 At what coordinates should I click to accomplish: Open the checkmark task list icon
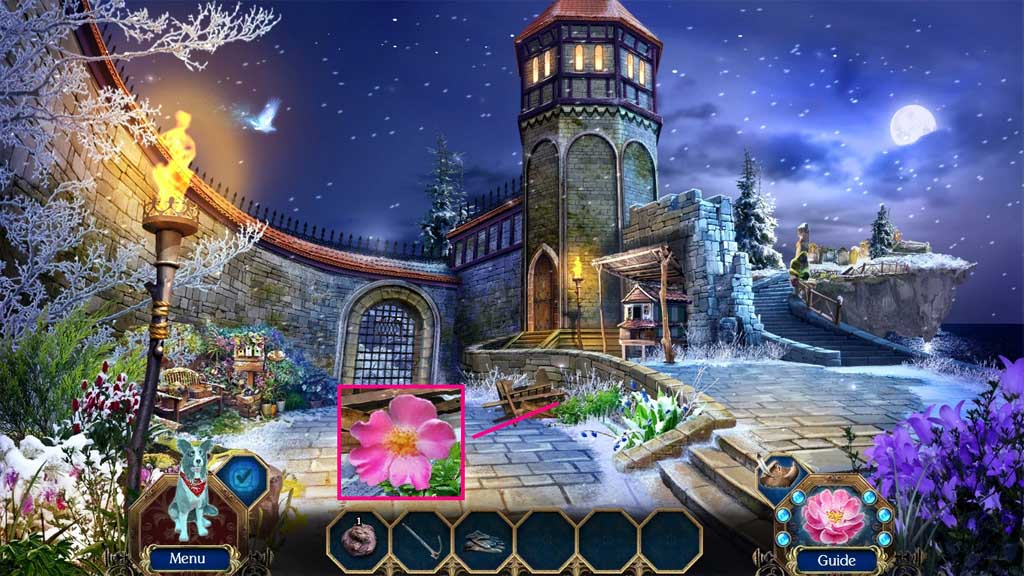tap(239, 477)
